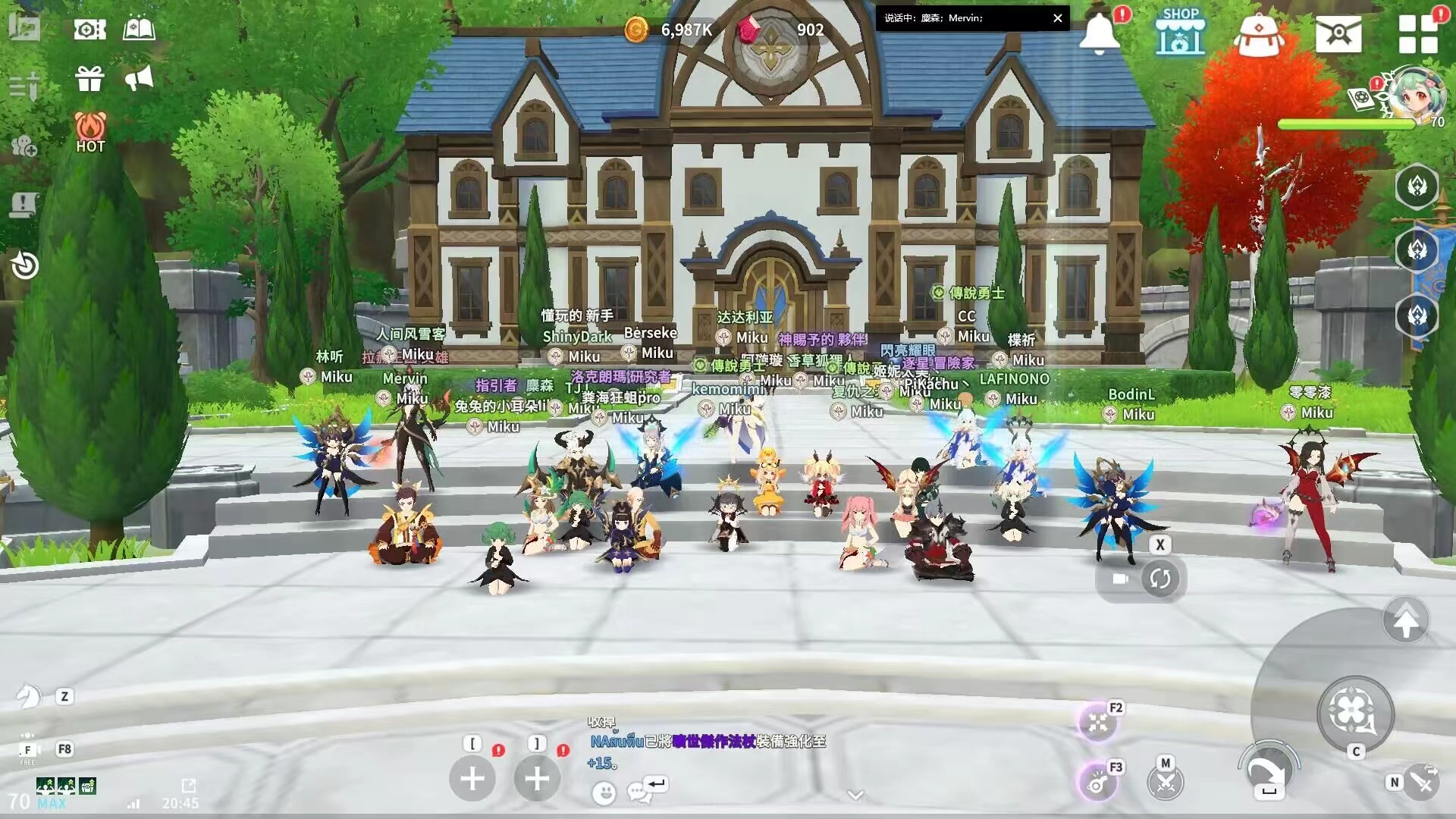
Task: Open the four-square main menu grid
Action: click(x=1417, y=35)
